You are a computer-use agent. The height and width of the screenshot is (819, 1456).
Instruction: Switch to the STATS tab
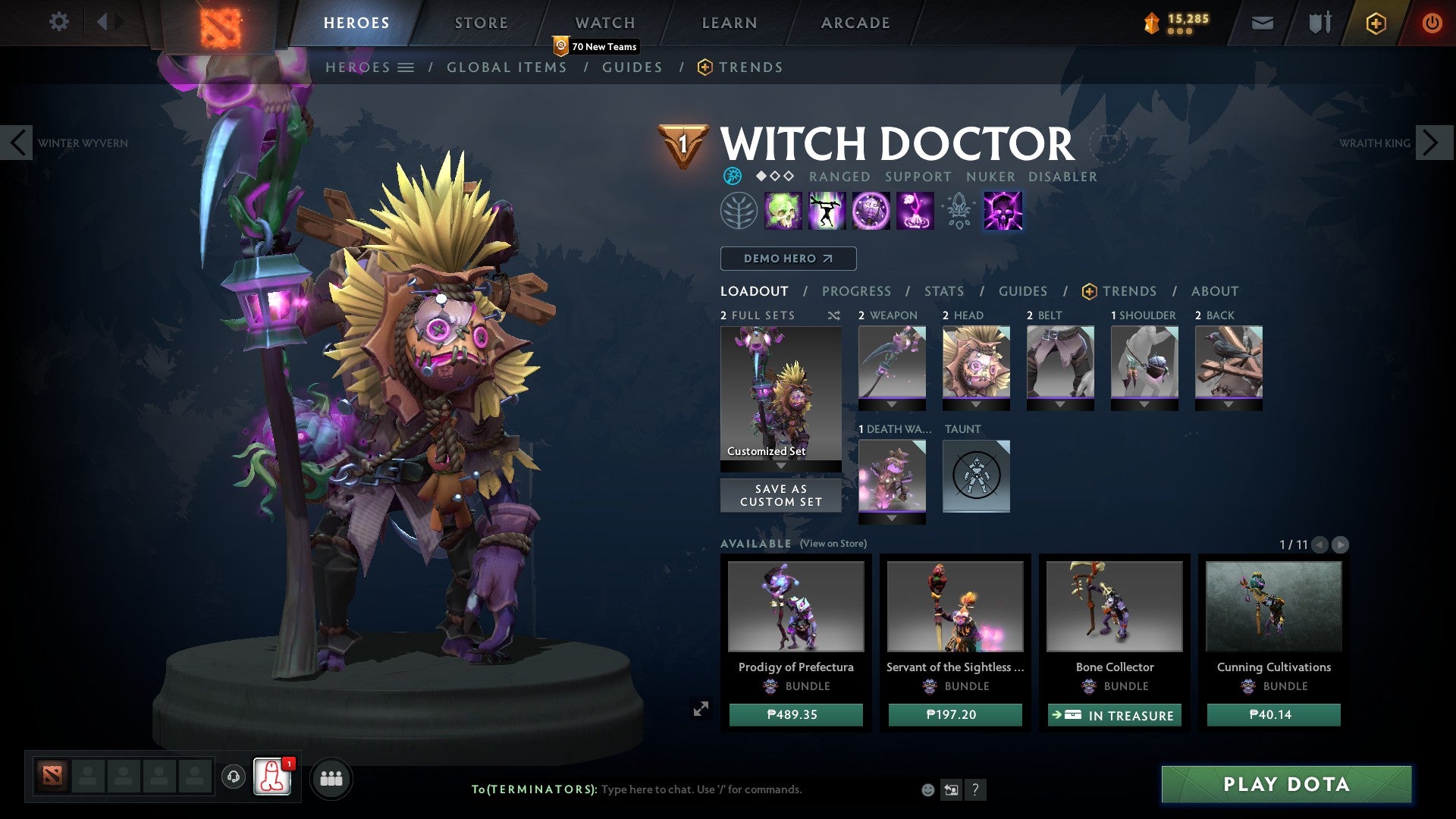point(943,291)
